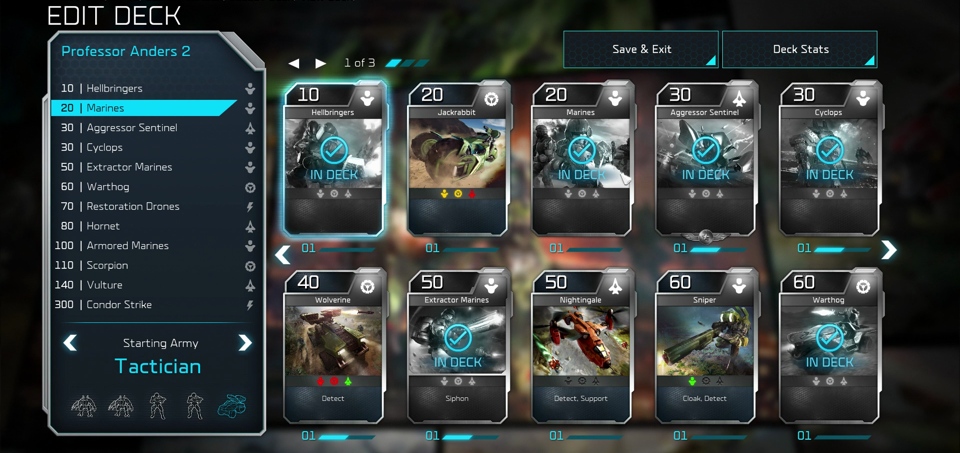
Task: Select the Sniper card
Action: tap(706, 346)
